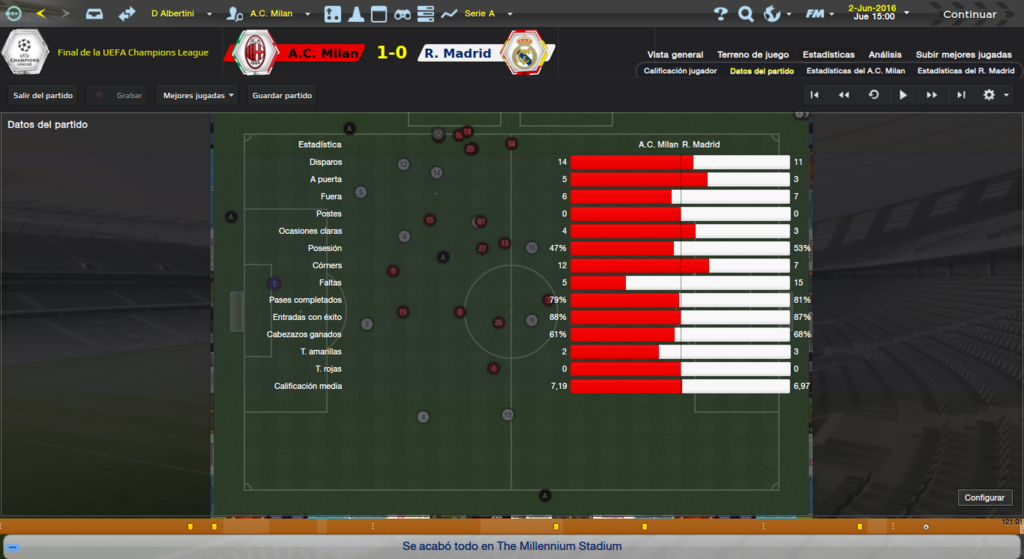Viewport: 1024px width, 559px height.
Task: Switch to the Vista general tab
Action: 675,54
